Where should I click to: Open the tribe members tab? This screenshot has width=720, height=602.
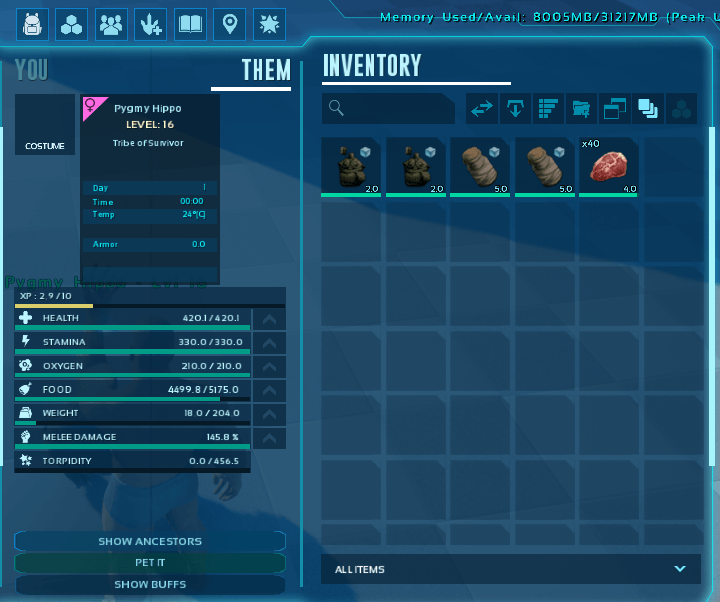(111, 24)
